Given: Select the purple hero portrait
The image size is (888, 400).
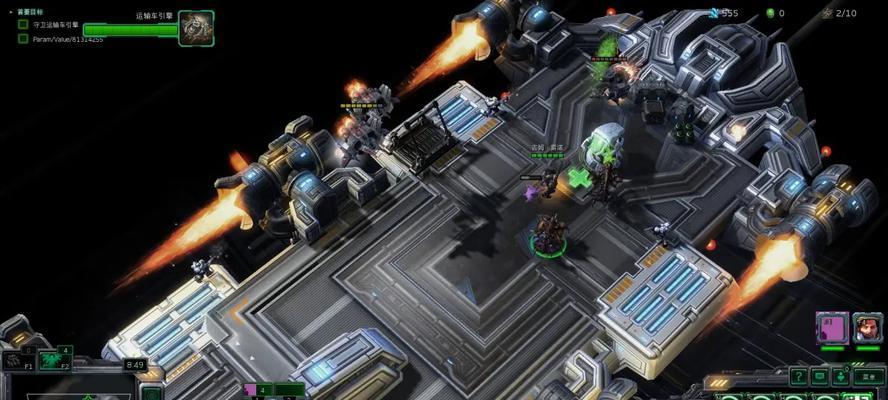Looking at the screenshot, I should coord(832,328).
